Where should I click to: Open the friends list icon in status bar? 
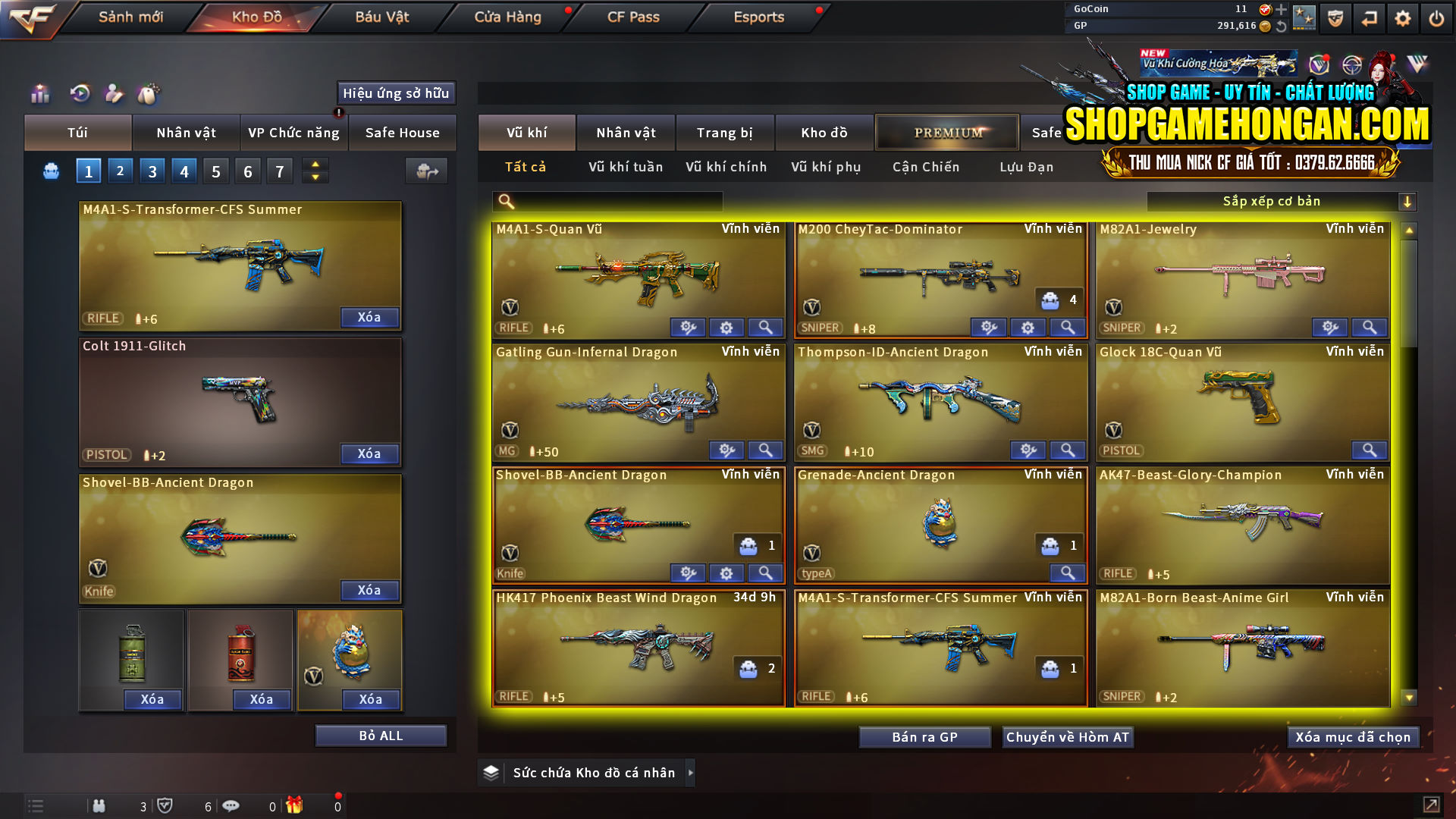click(x=99, y=807)
